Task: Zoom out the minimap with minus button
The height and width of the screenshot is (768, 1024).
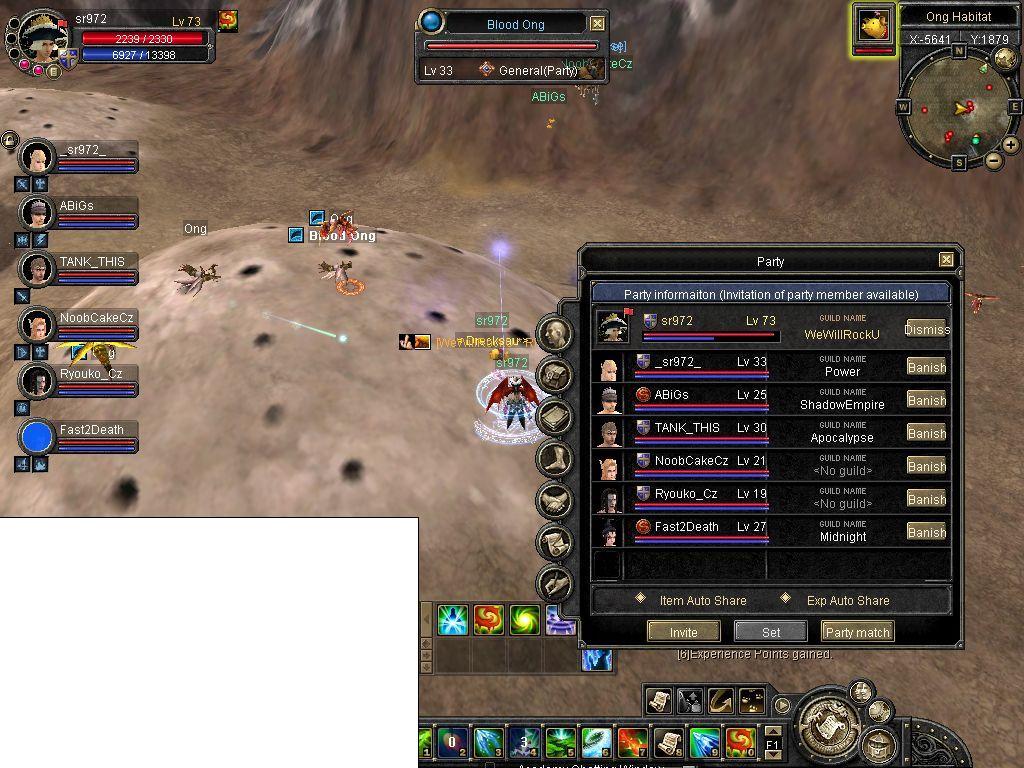Action: (994, 161)
